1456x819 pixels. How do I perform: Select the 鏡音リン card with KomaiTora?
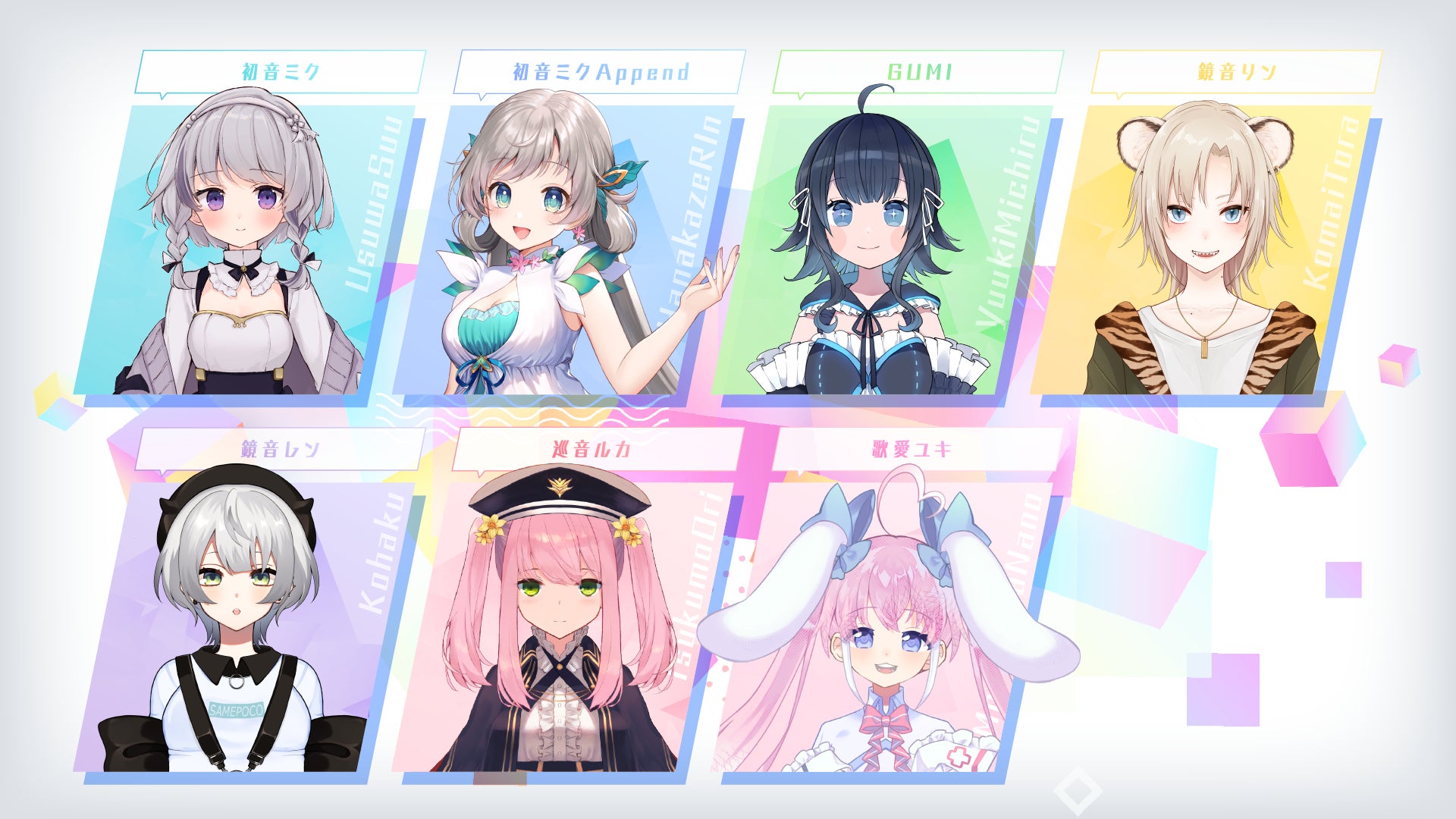click(x=1202, y=250)
